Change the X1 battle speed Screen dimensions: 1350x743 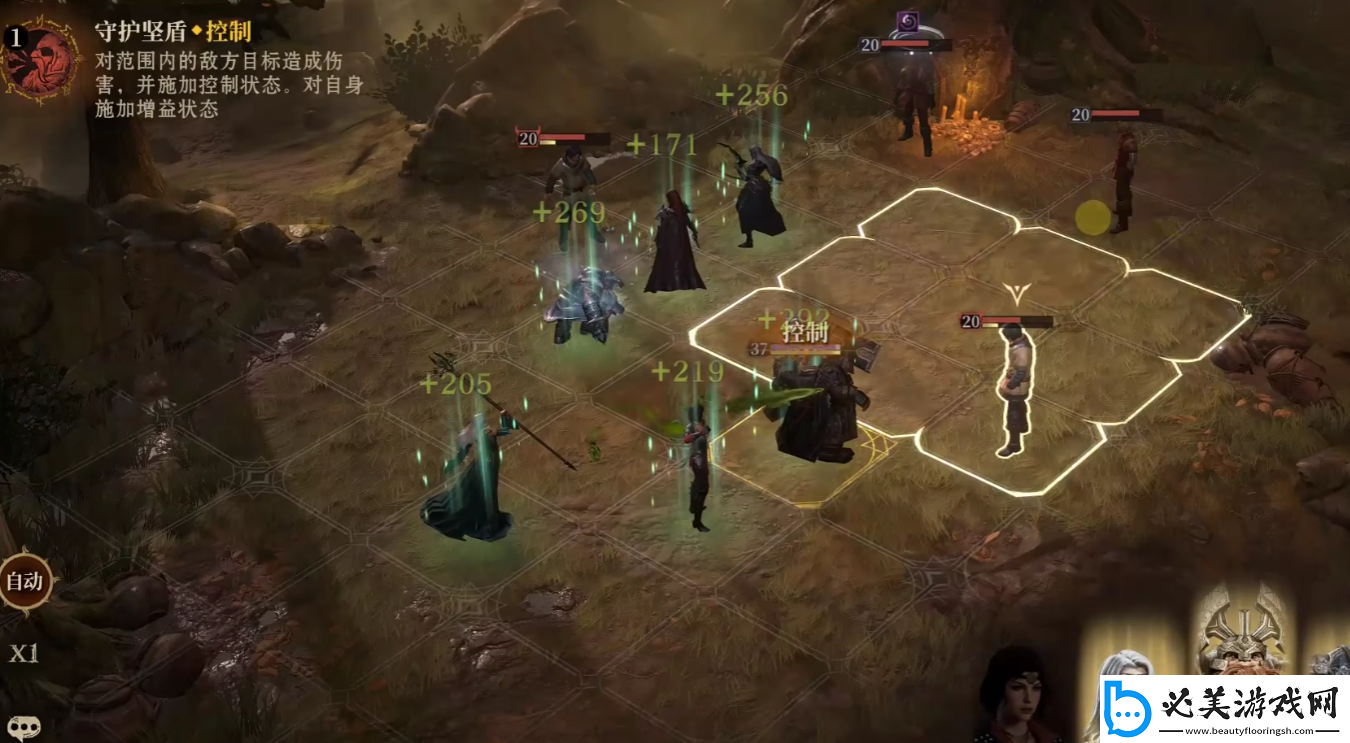tap(24, 654)
